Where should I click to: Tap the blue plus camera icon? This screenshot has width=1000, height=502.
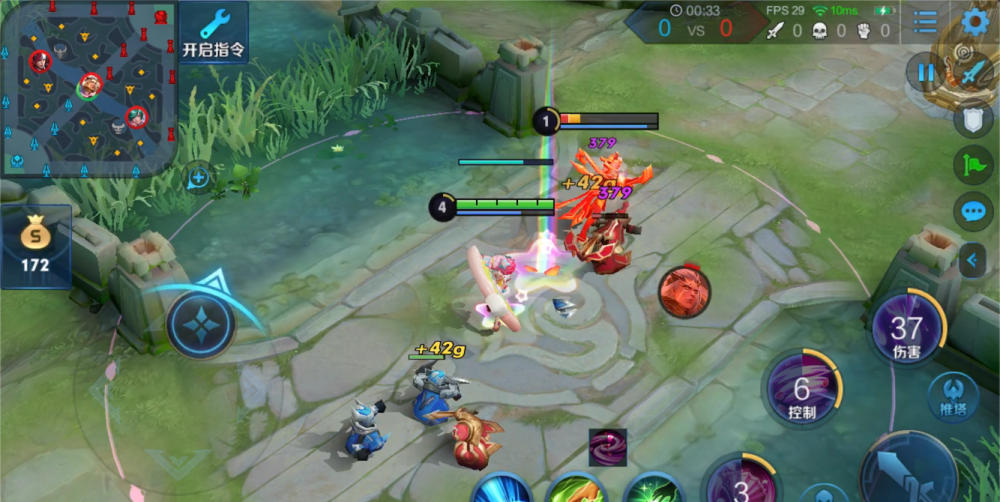pyautogui.click(x=199, y=178)
